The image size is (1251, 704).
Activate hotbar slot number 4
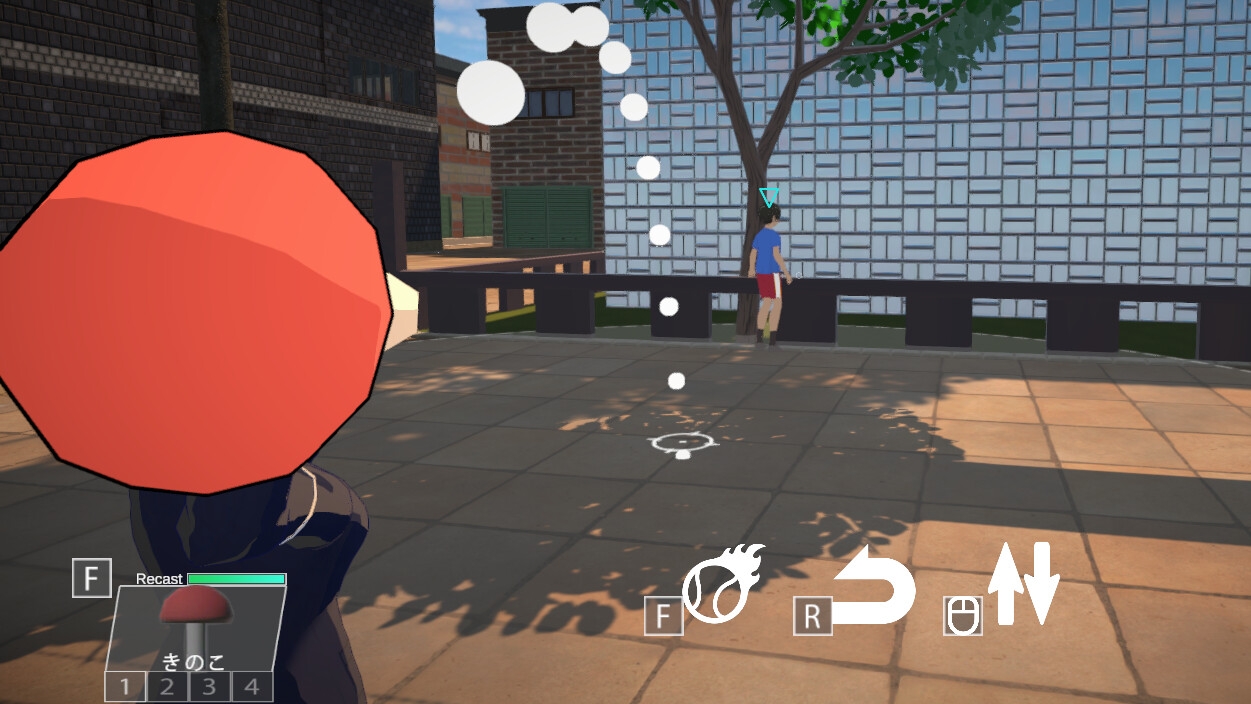(x=252, y=687)
